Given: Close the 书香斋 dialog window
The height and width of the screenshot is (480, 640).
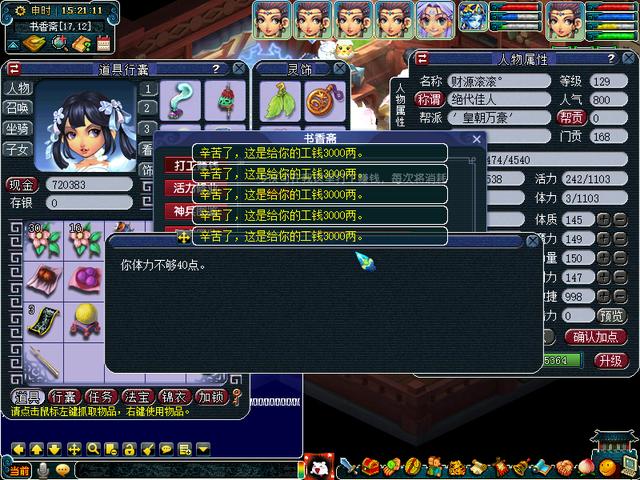Looking at the screenshot, I should pos(477,140).
